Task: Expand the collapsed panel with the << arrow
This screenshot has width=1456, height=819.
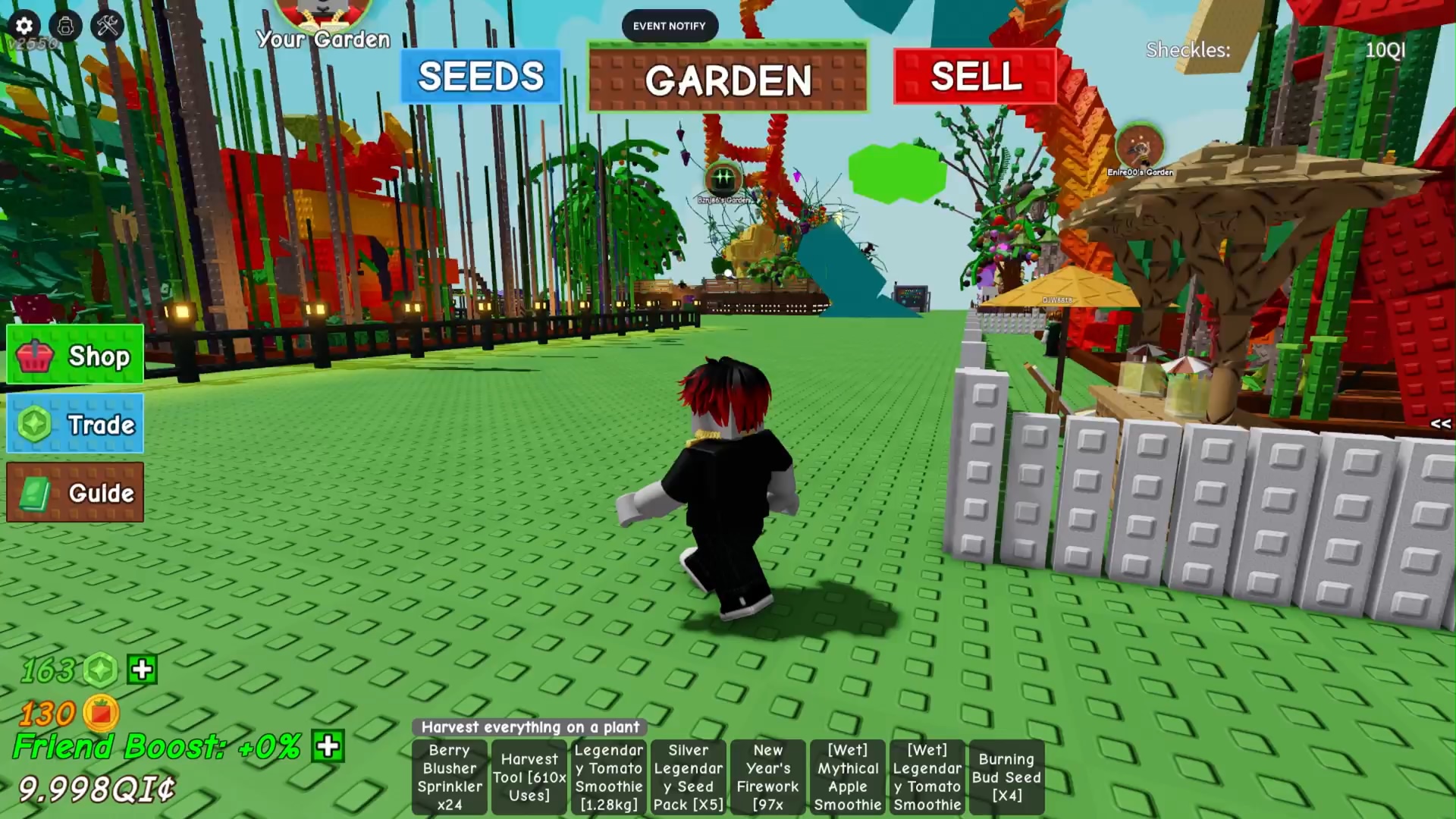Action: point(1440,424)
